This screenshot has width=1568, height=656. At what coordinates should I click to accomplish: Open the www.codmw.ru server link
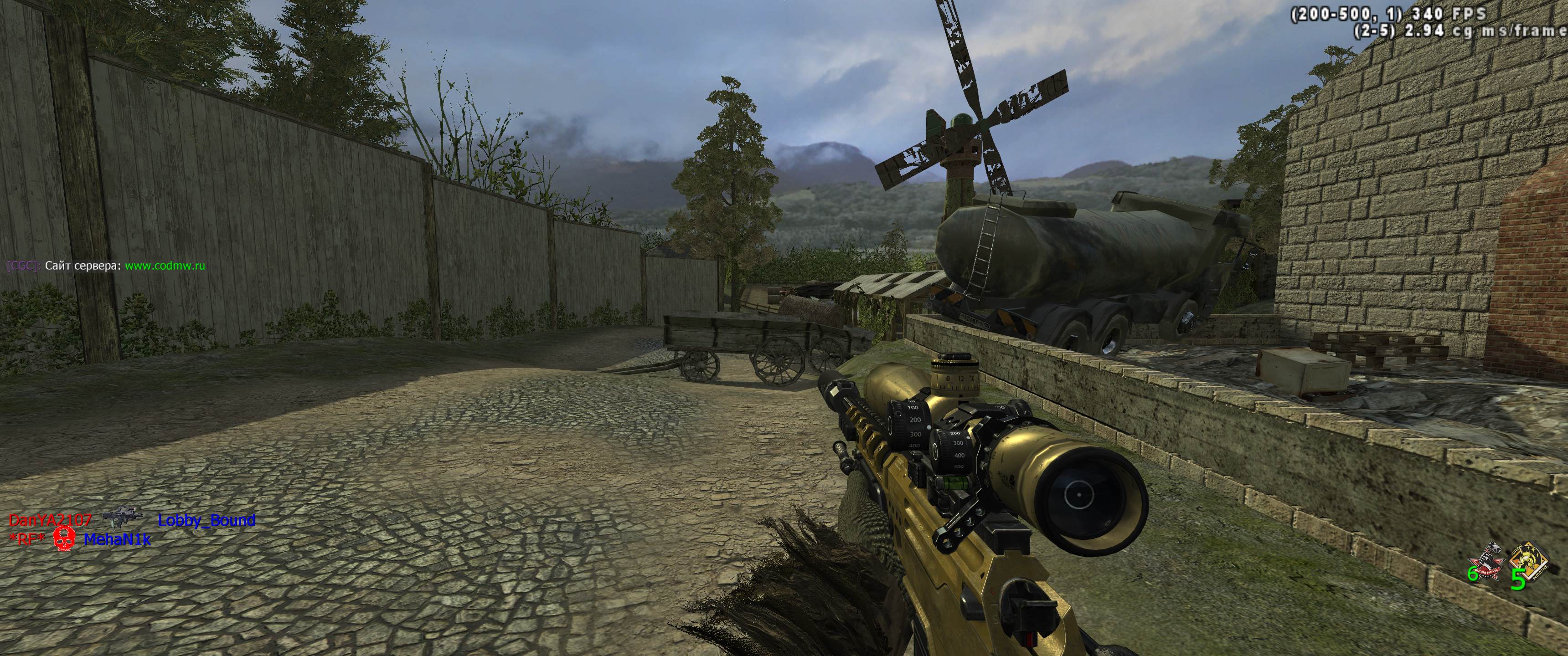pos(165,266)
